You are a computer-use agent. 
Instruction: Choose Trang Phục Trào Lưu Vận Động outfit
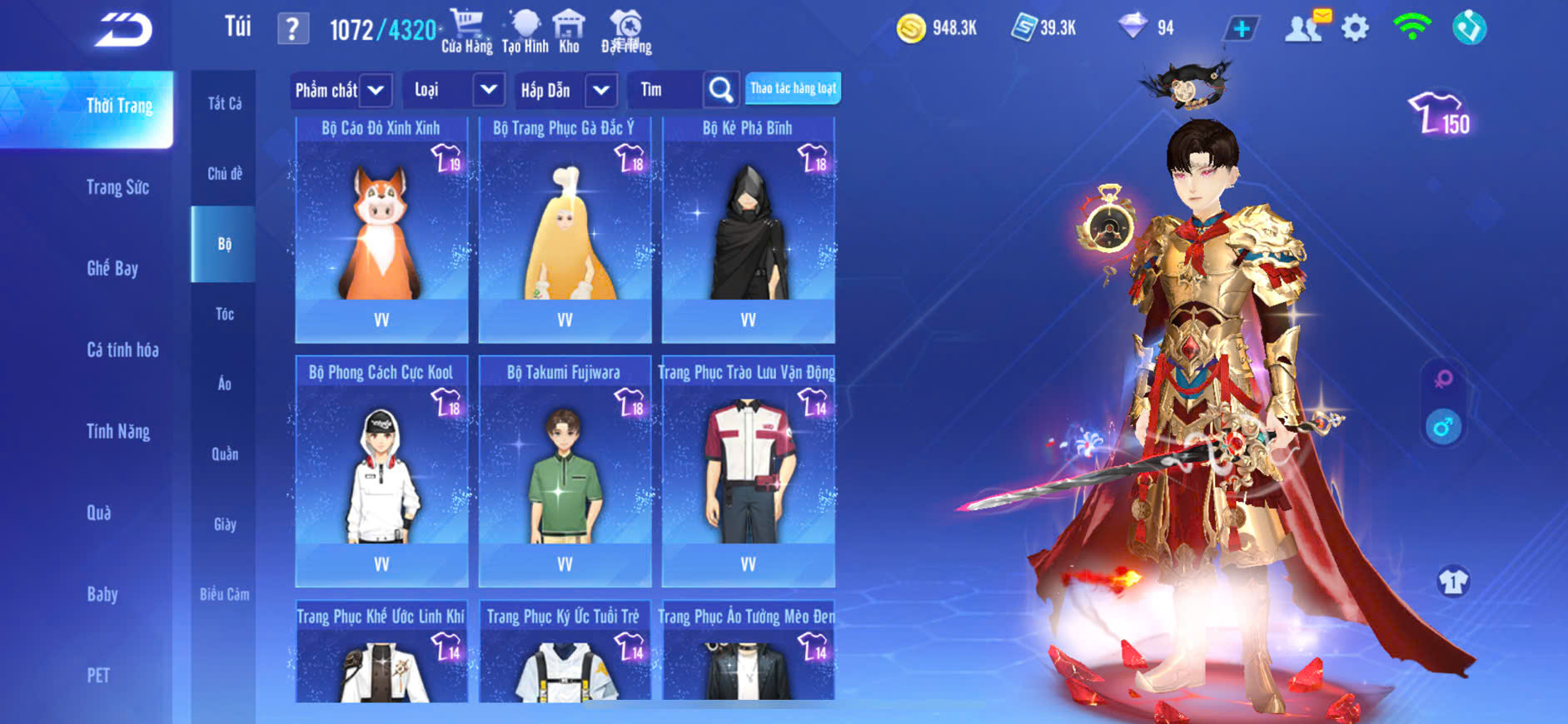748,473
